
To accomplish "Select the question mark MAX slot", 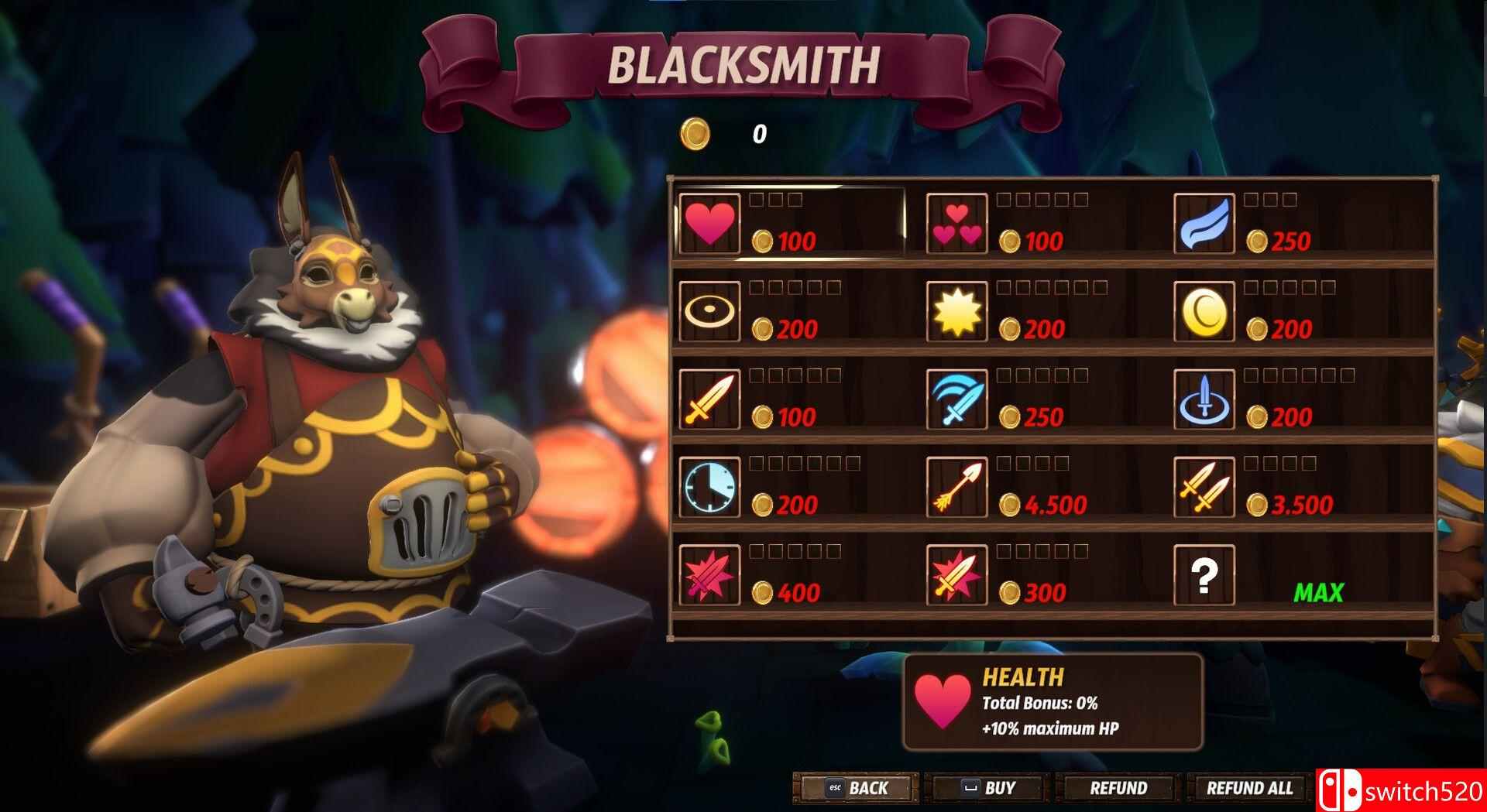I will click(x=1204, y=574).
